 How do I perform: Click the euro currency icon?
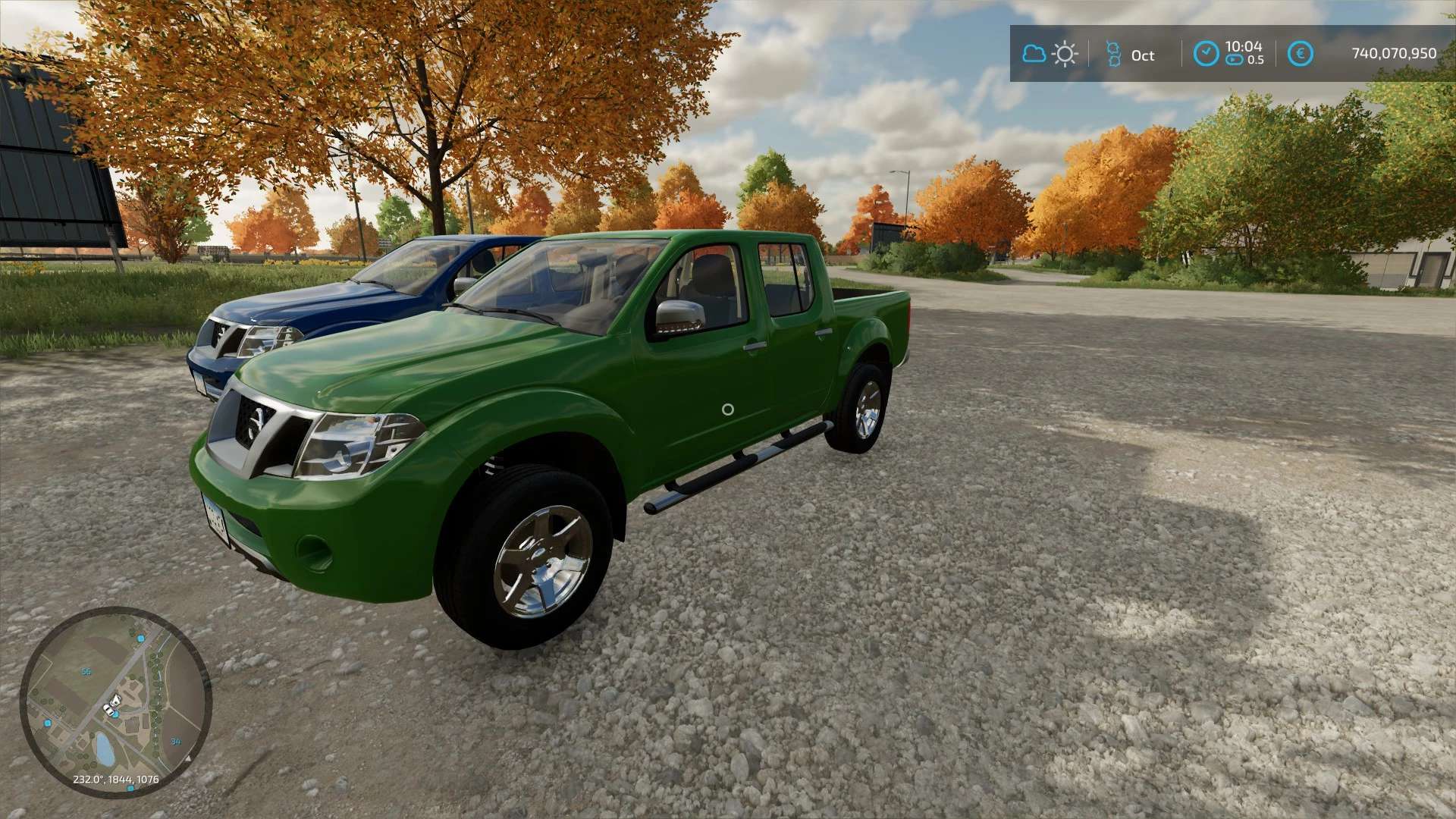(x=1301, y=54)
